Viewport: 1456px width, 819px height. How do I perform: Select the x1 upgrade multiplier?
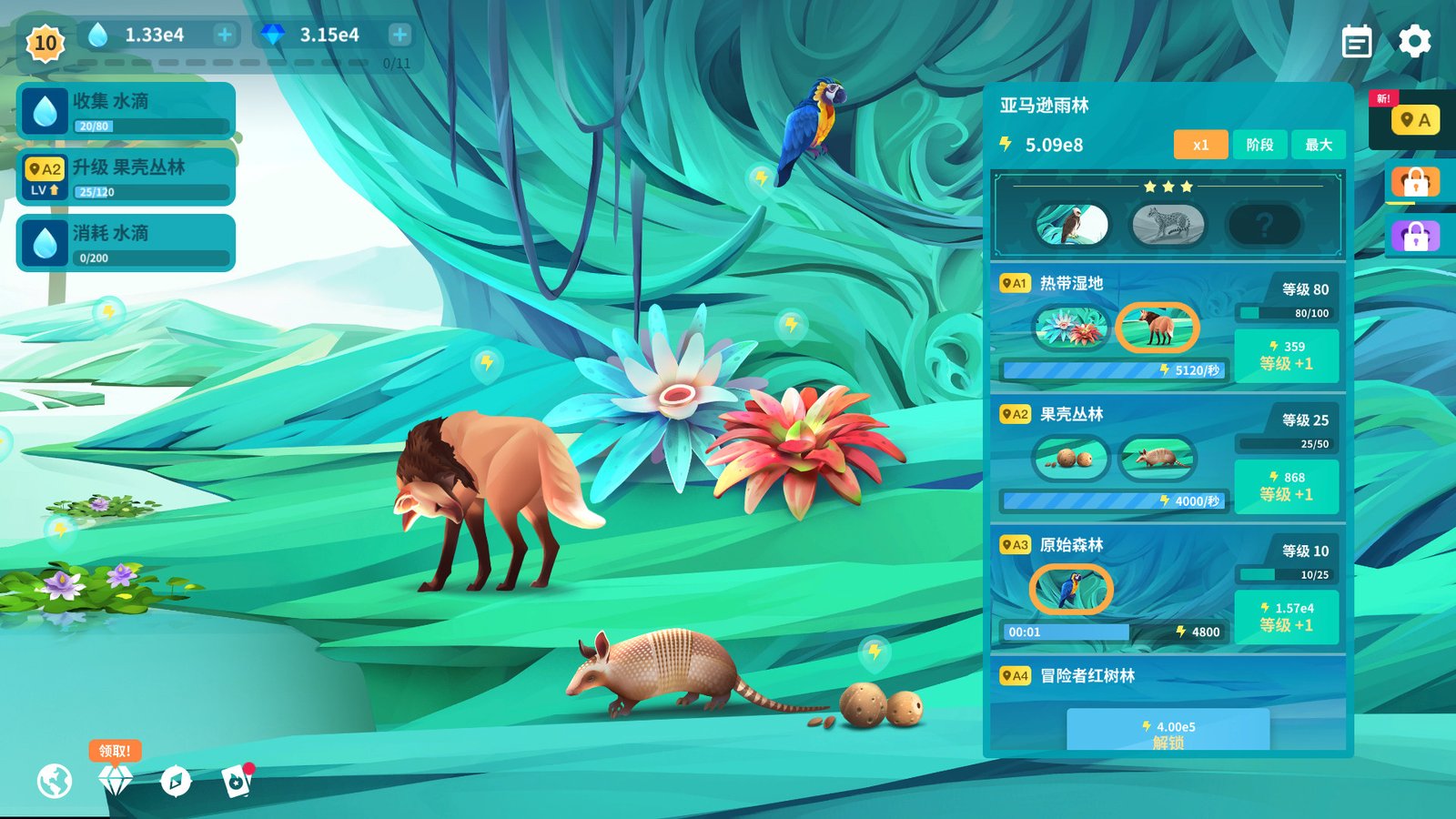tap(1200, 145)
